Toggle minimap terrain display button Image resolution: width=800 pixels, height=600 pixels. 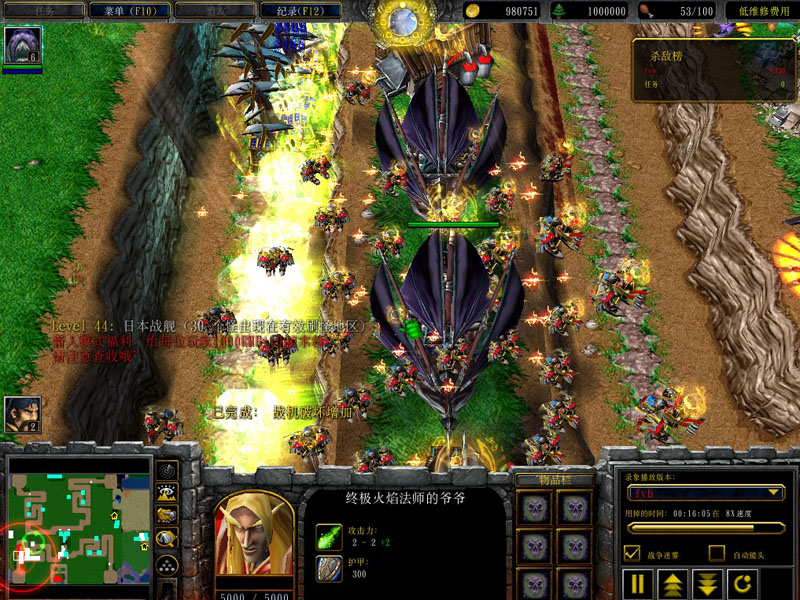point(168,492)
